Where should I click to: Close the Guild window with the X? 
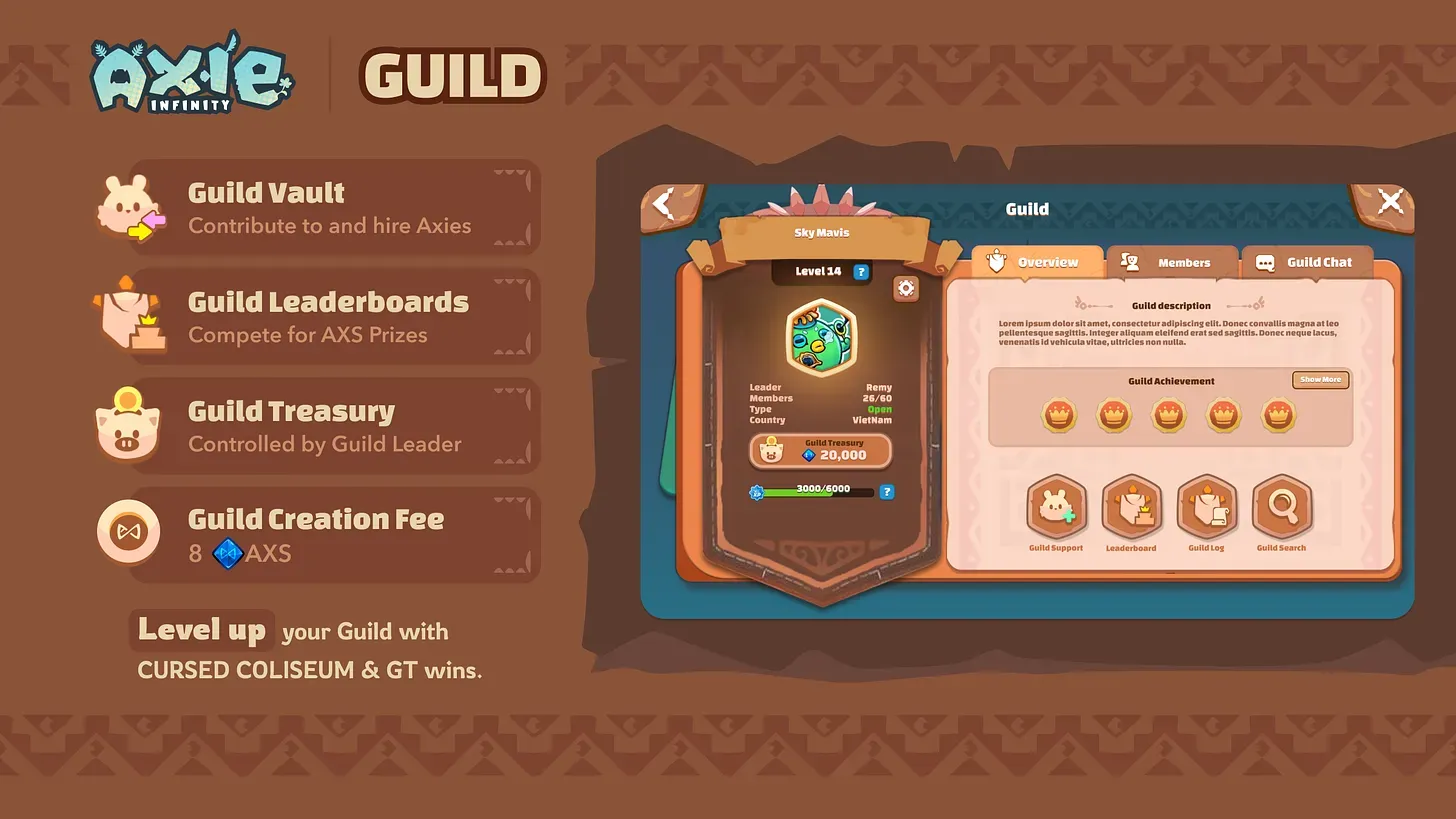coord(1390,200)
